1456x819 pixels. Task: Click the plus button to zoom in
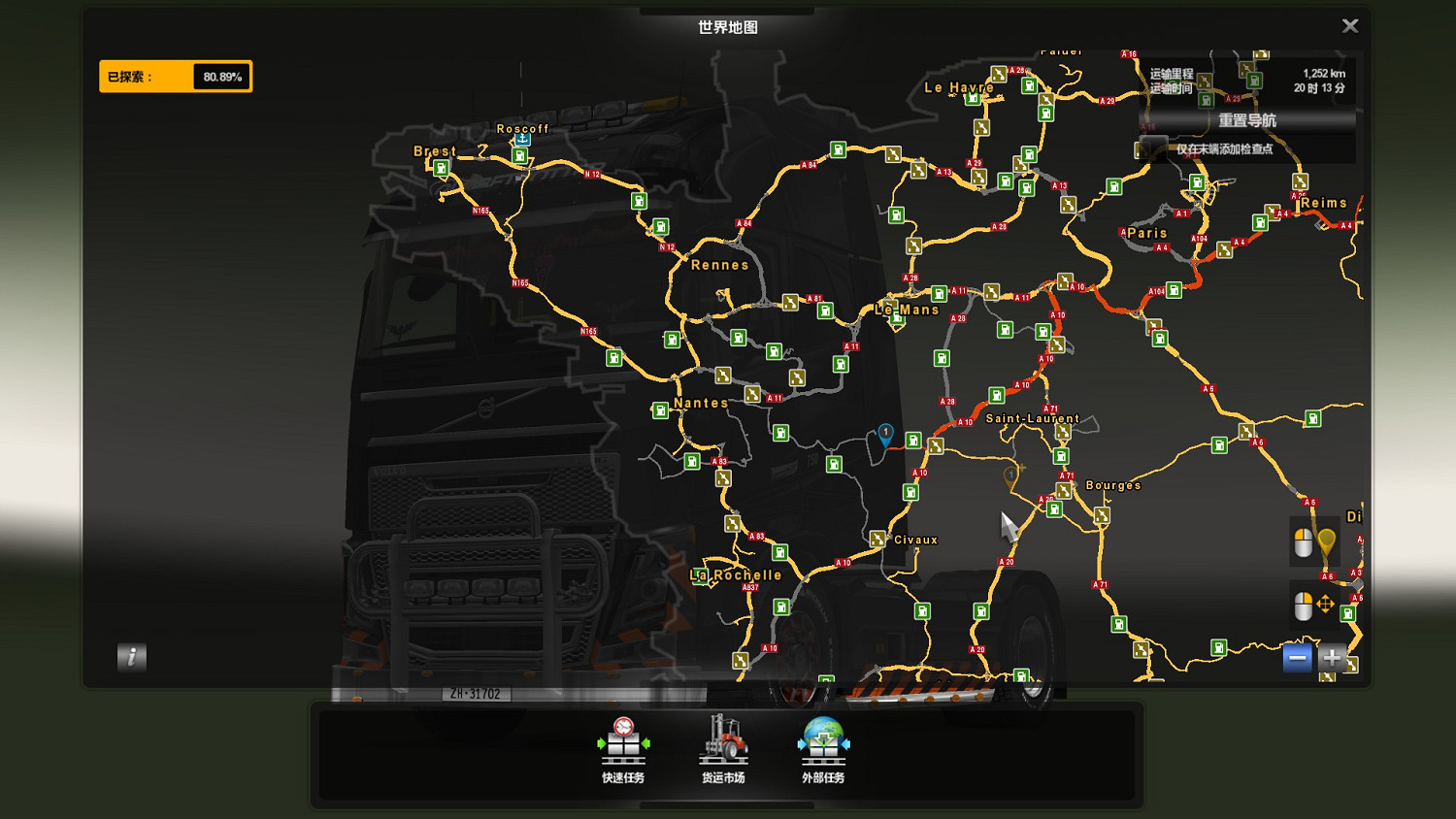[1334, 658]
